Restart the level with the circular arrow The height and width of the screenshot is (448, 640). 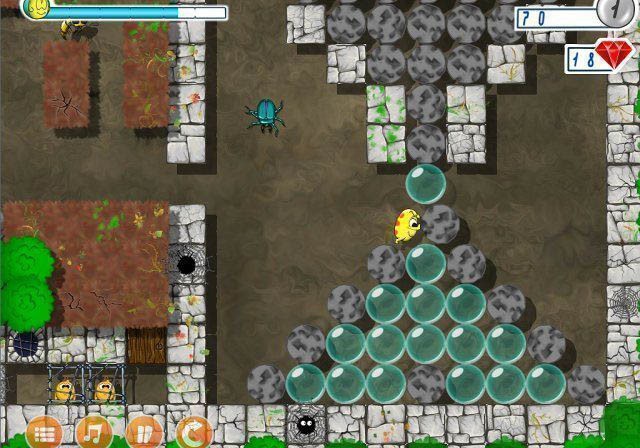click(x=193, y=433)
